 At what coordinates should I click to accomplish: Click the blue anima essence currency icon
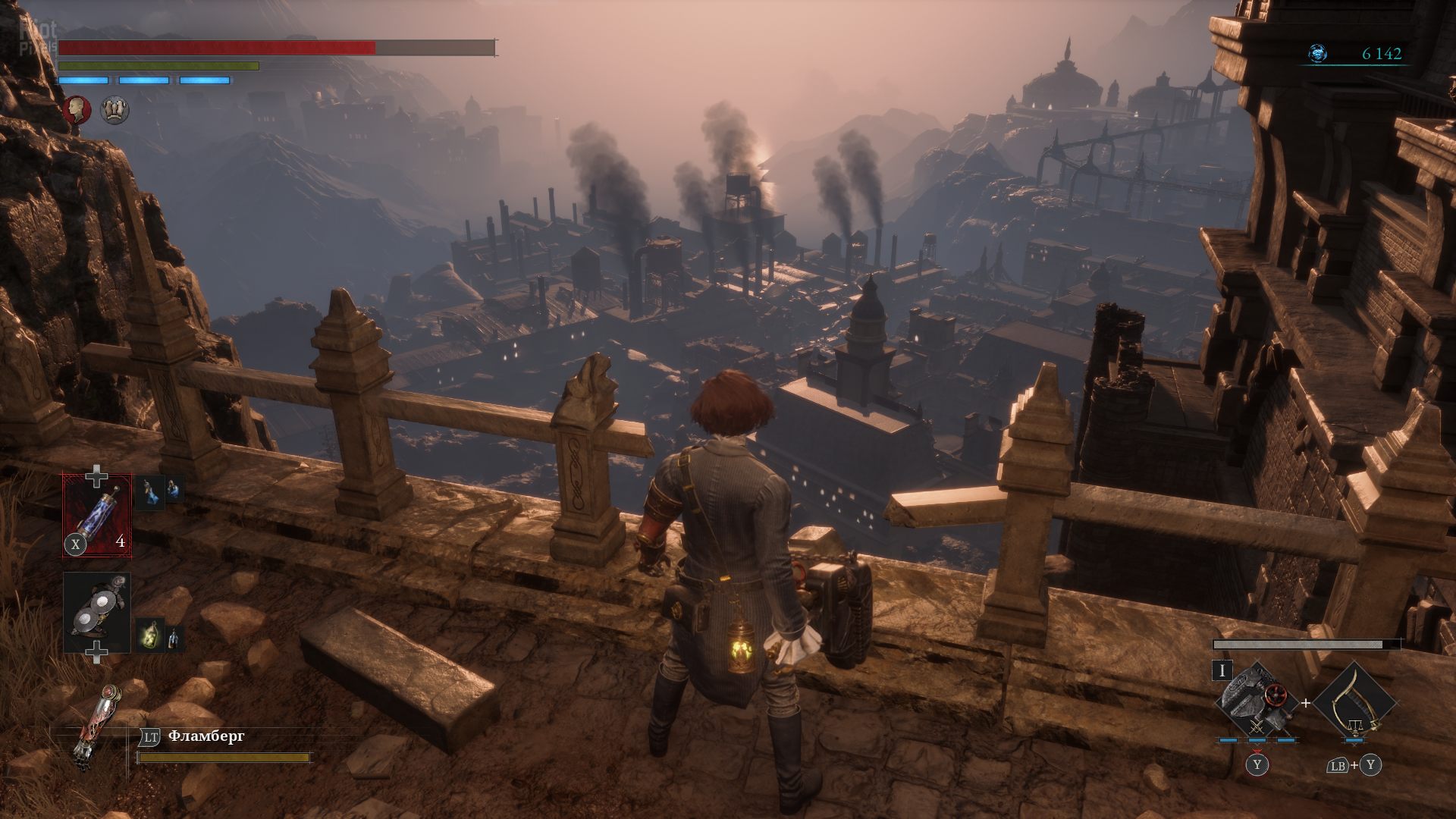pos(1318,53)
